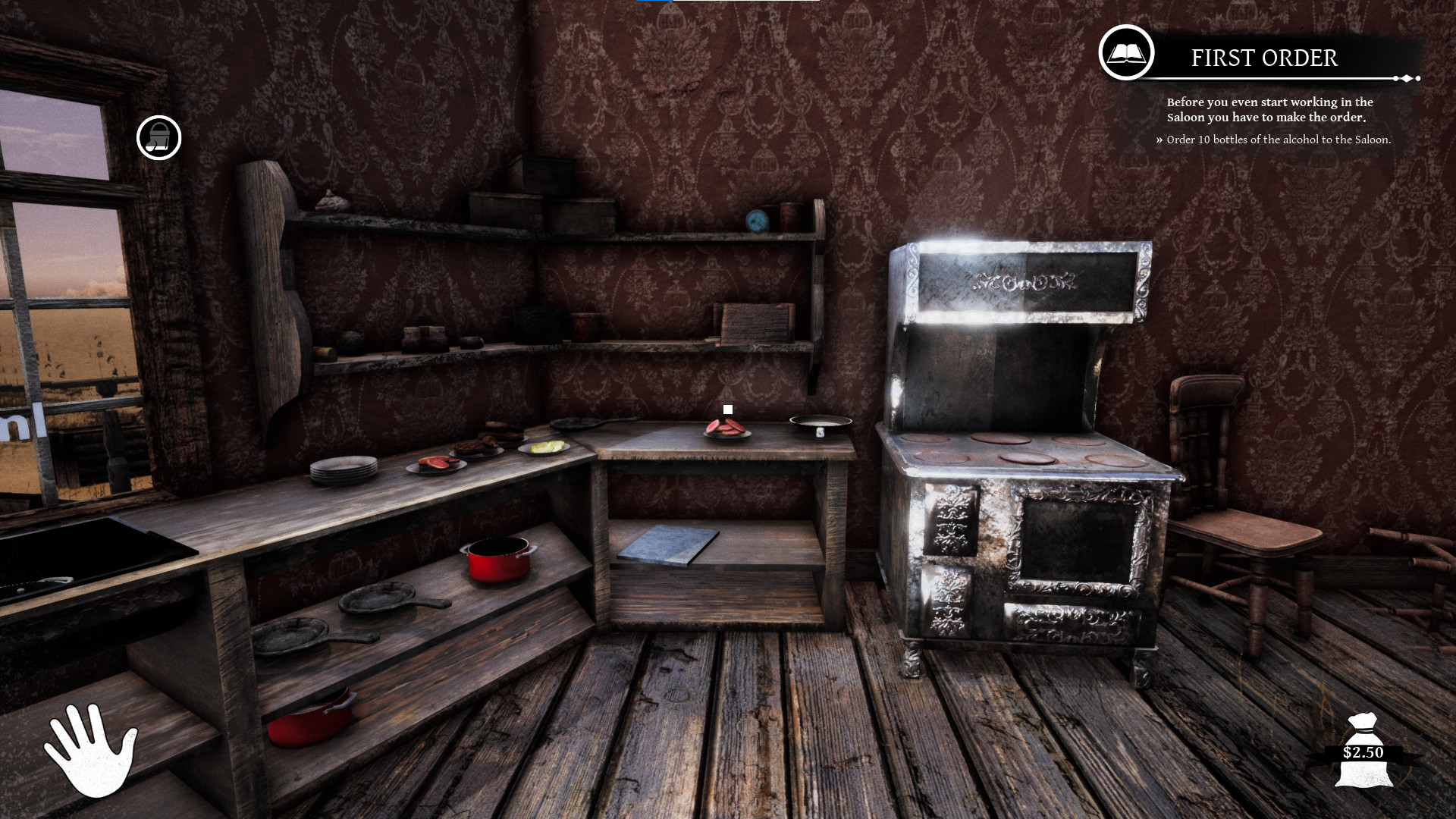Open the quest log book icon
The width and height of the screenshot is (1456, 819).
click(x=1125, y=54)
